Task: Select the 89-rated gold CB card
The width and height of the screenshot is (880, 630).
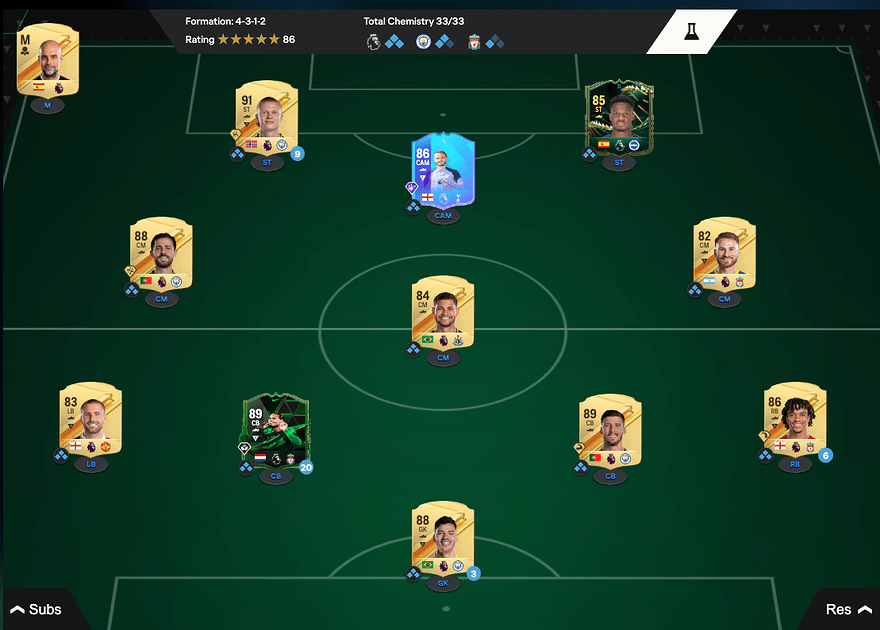Action: pos(610,431)
